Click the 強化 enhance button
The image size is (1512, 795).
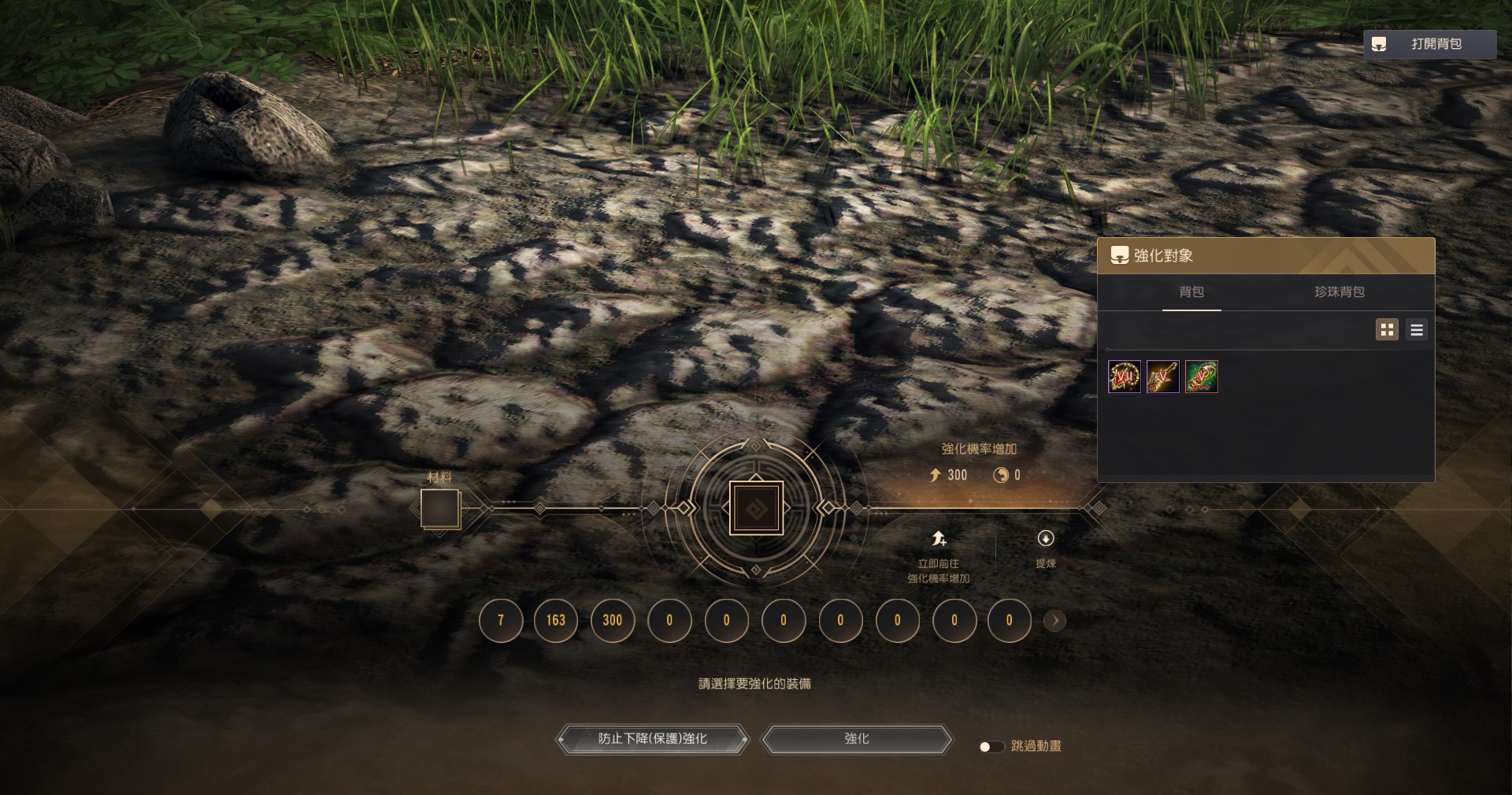click(857, 739)
